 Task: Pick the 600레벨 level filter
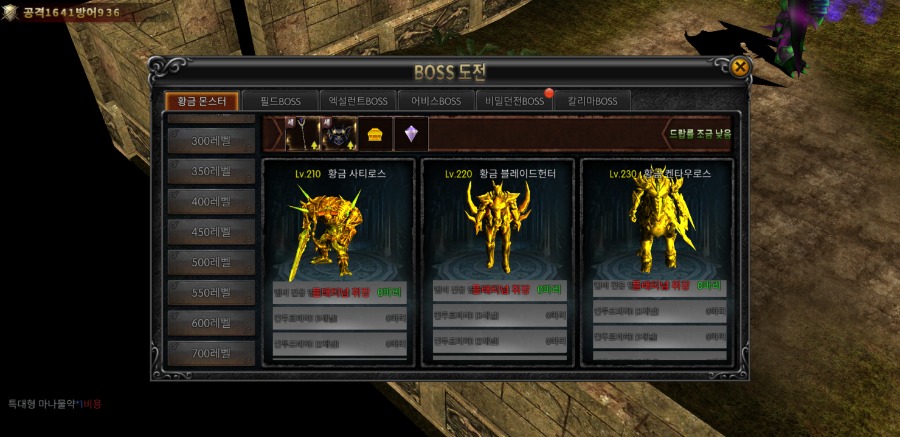pyautogui.click(x=211, y=323)
